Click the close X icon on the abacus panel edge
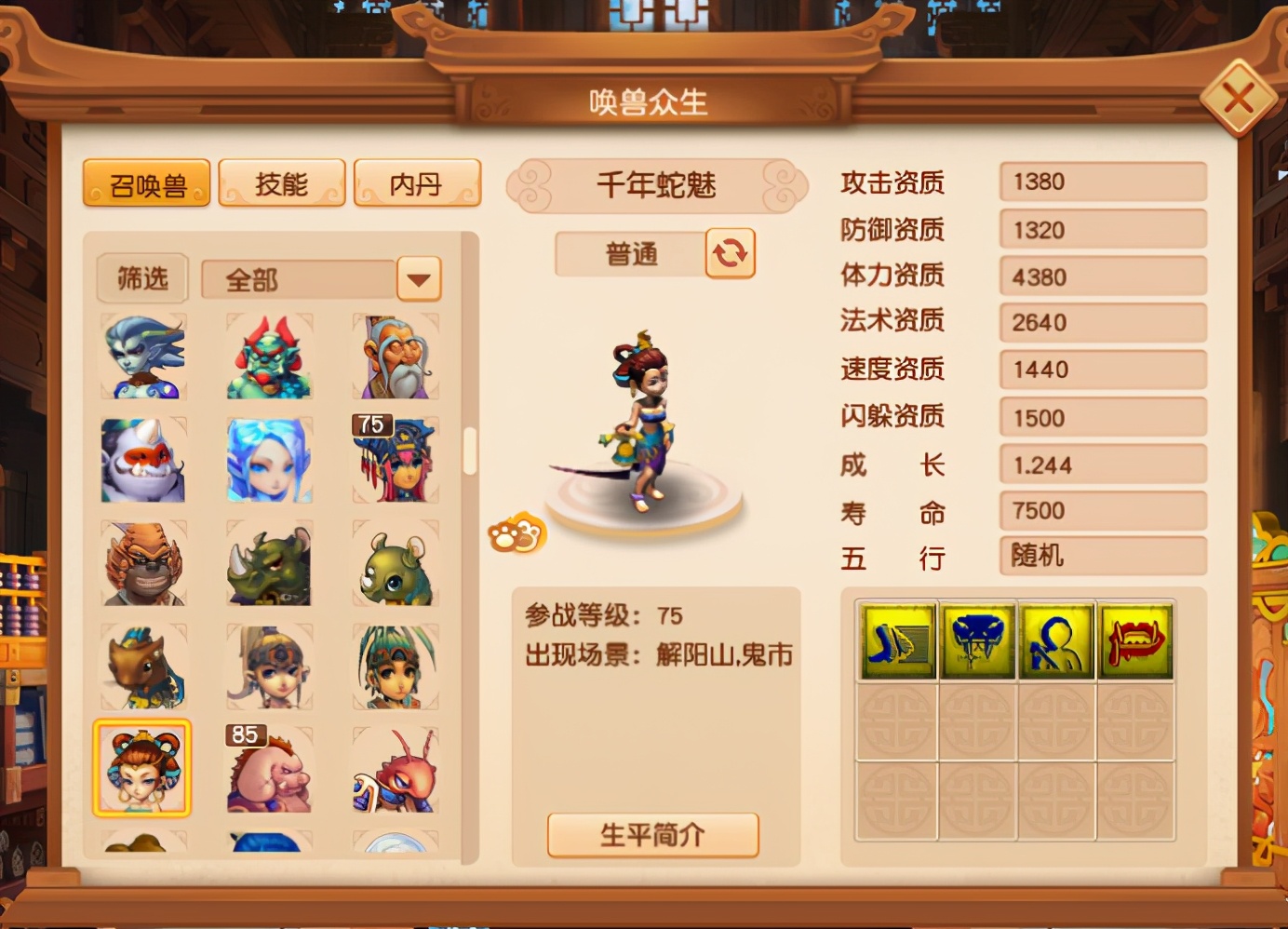The width and height of the screenshot is (1288, 929). click(1238, 96)
